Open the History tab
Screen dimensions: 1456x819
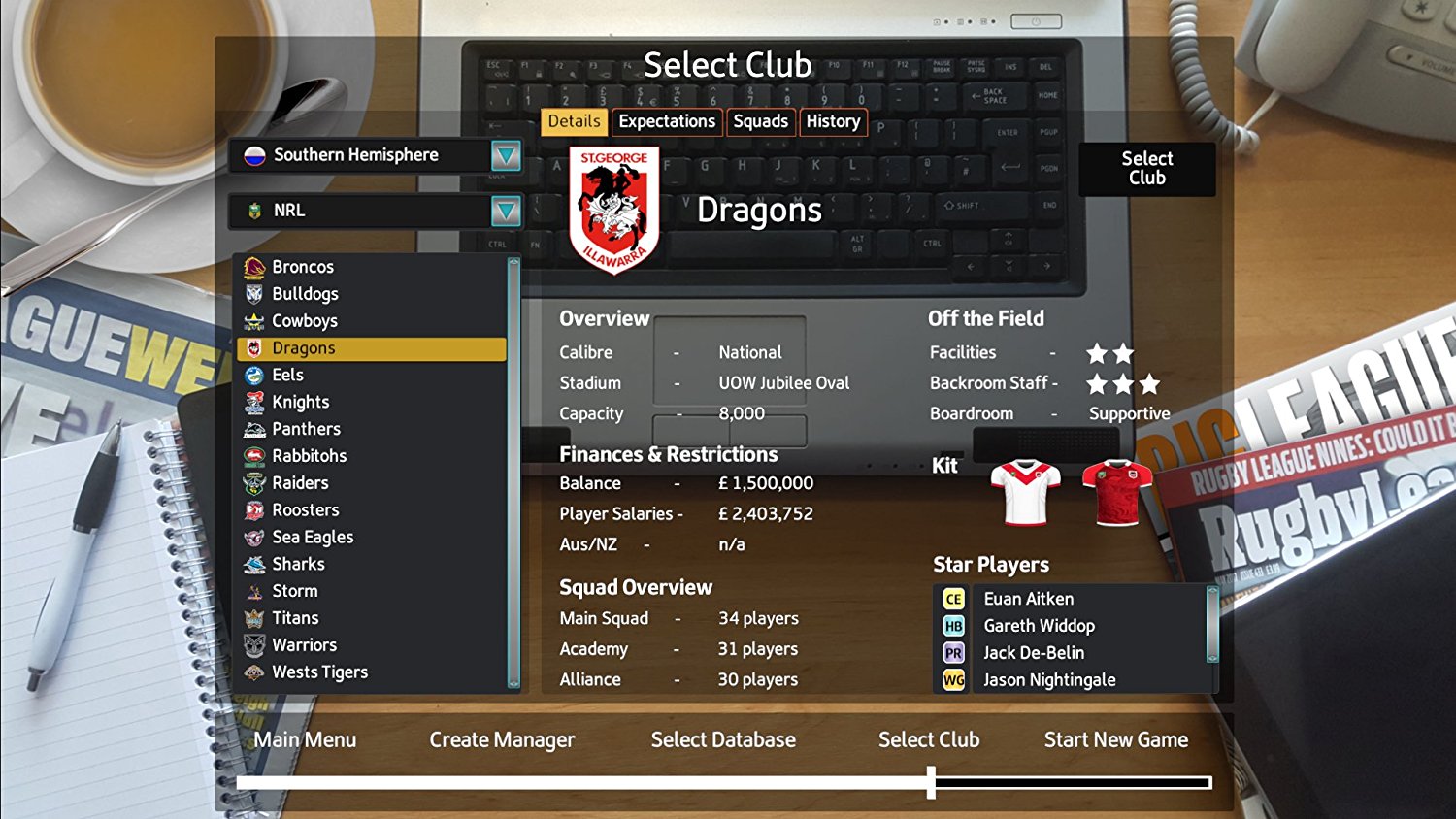click(833, 121)
